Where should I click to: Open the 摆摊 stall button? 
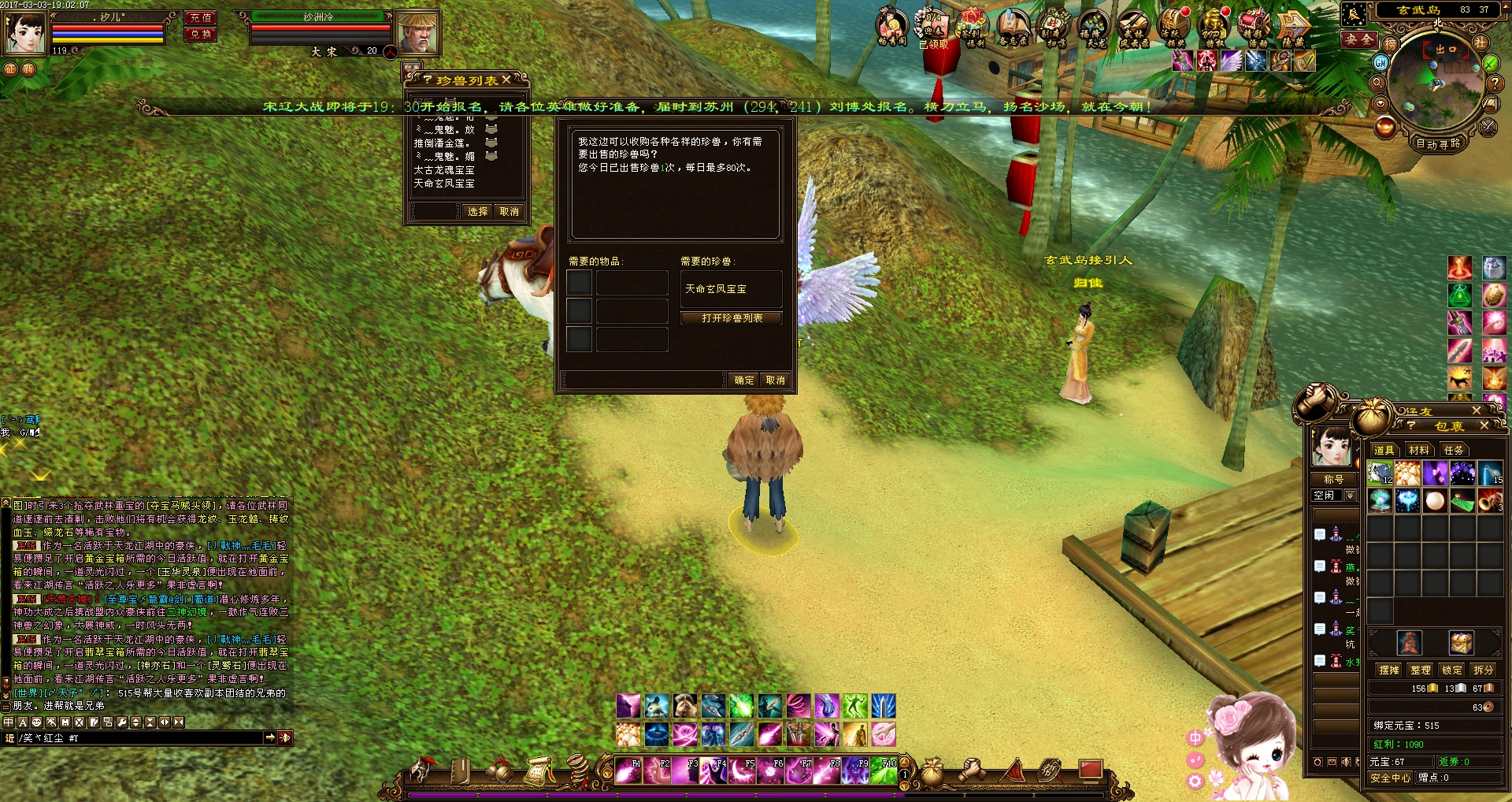[x=1389, y=670]
